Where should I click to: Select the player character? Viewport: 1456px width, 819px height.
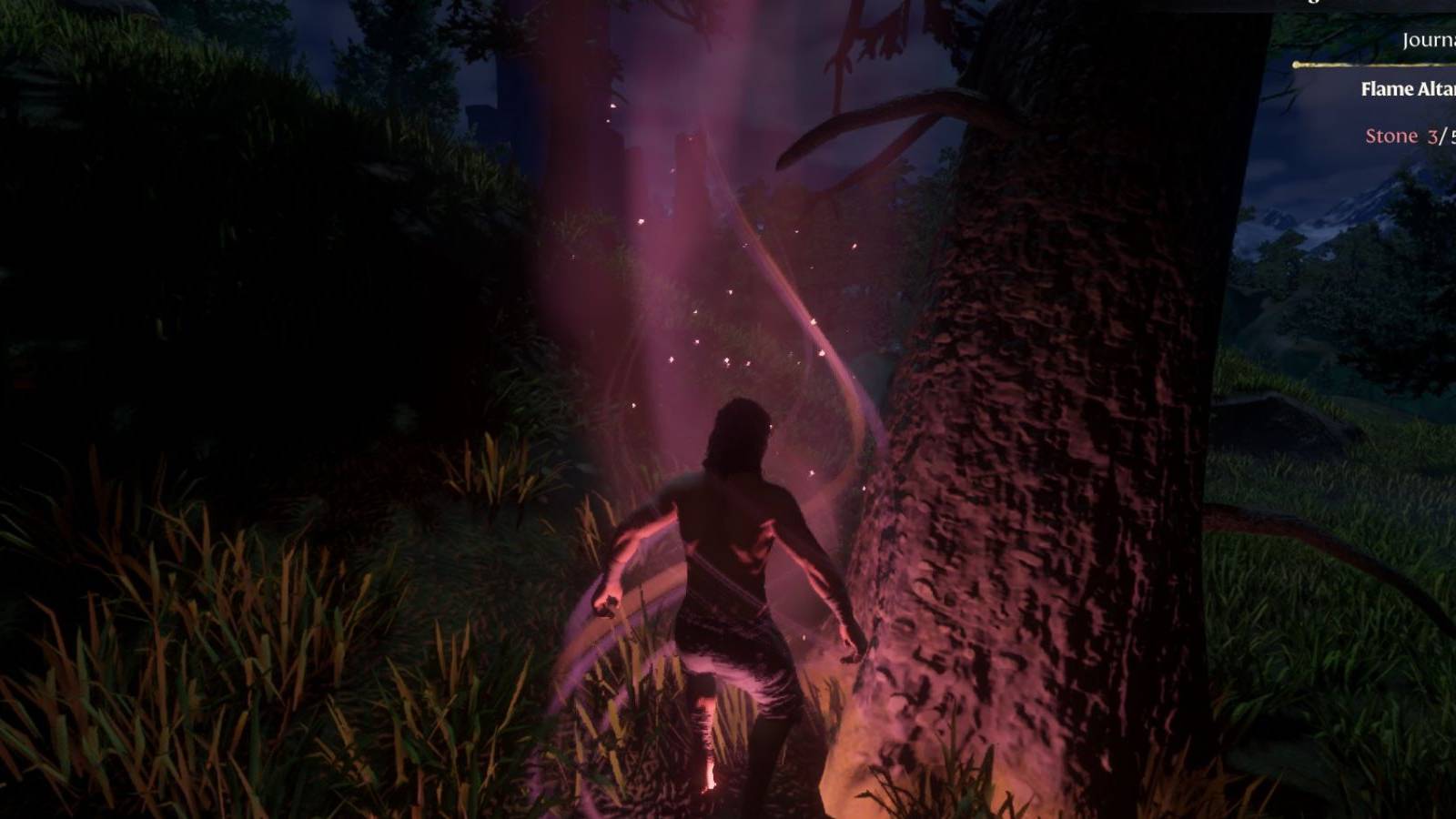(x=737, y=546)
